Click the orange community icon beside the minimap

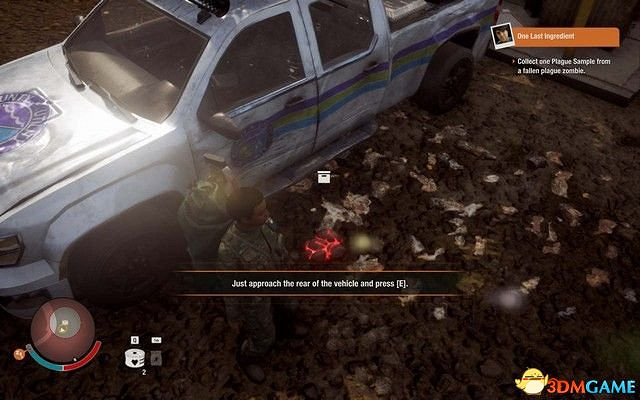click(x=18, y=352)
